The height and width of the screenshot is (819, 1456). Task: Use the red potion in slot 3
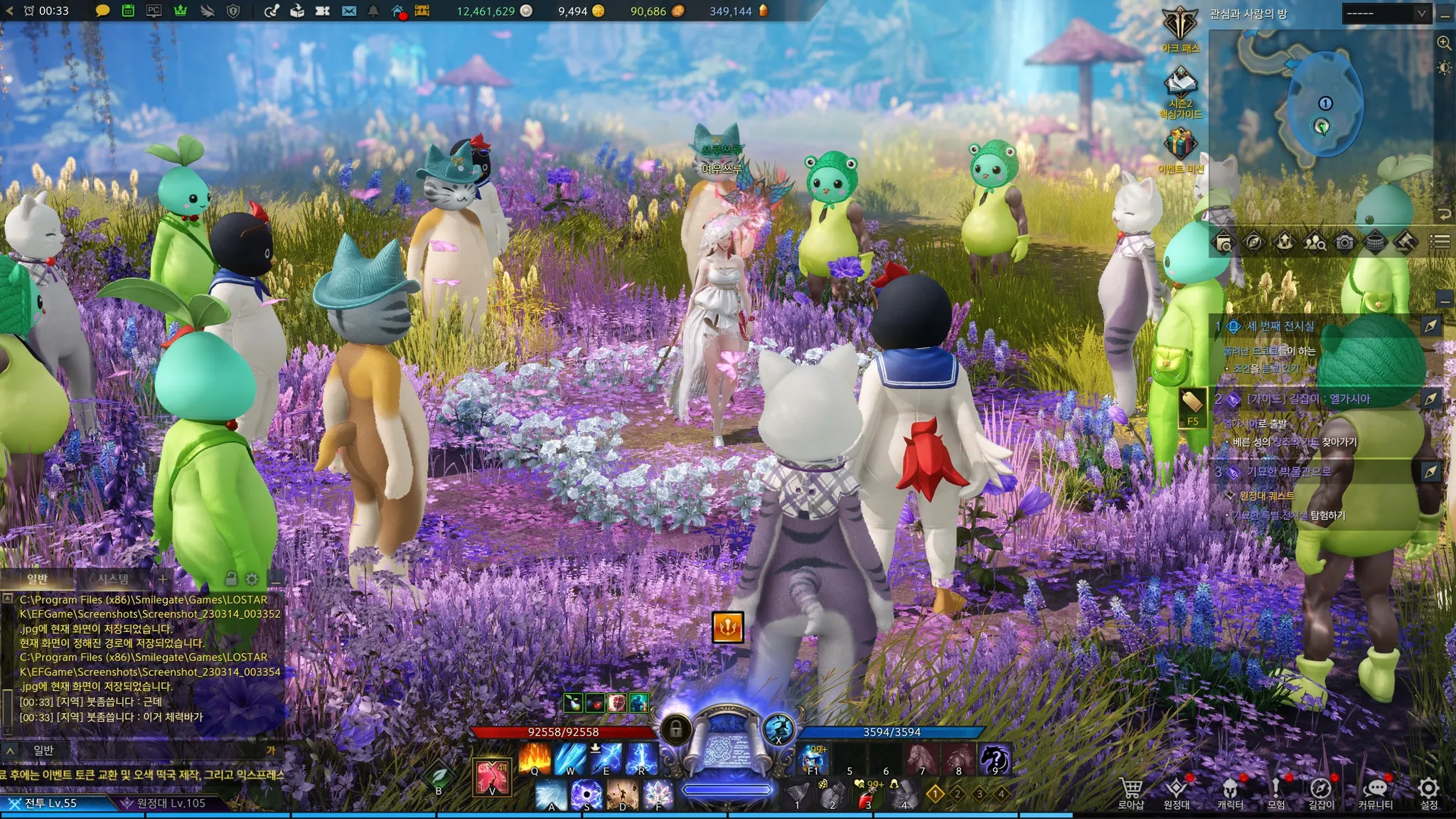pos(867,796)
